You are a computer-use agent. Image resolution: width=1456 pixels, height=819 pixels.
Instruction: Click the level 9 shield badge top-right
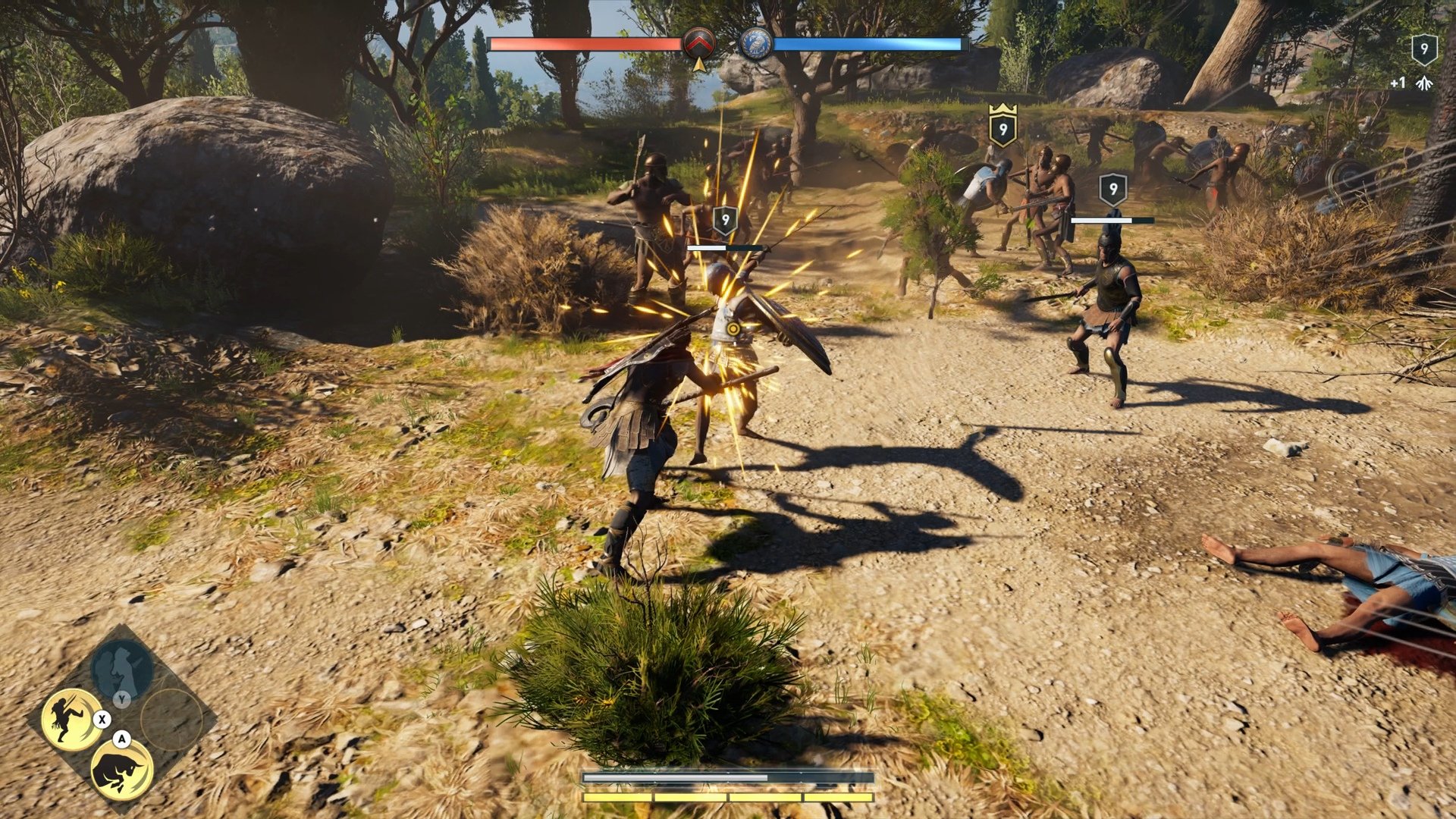click(1425, 49)
